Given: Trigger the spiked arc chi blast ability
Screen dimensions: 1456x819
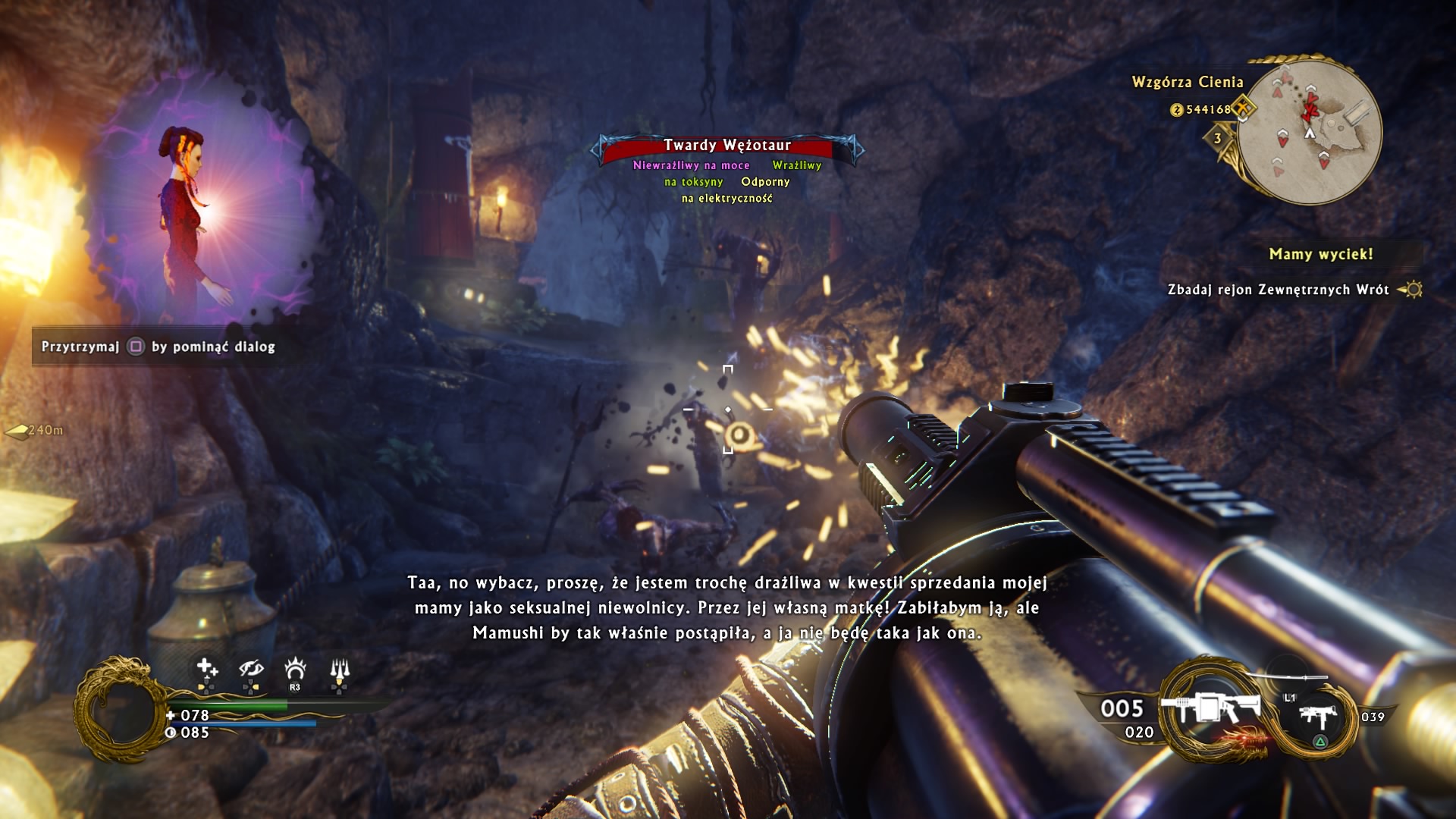Looking at the screenshot, I should tap(295, 668).
